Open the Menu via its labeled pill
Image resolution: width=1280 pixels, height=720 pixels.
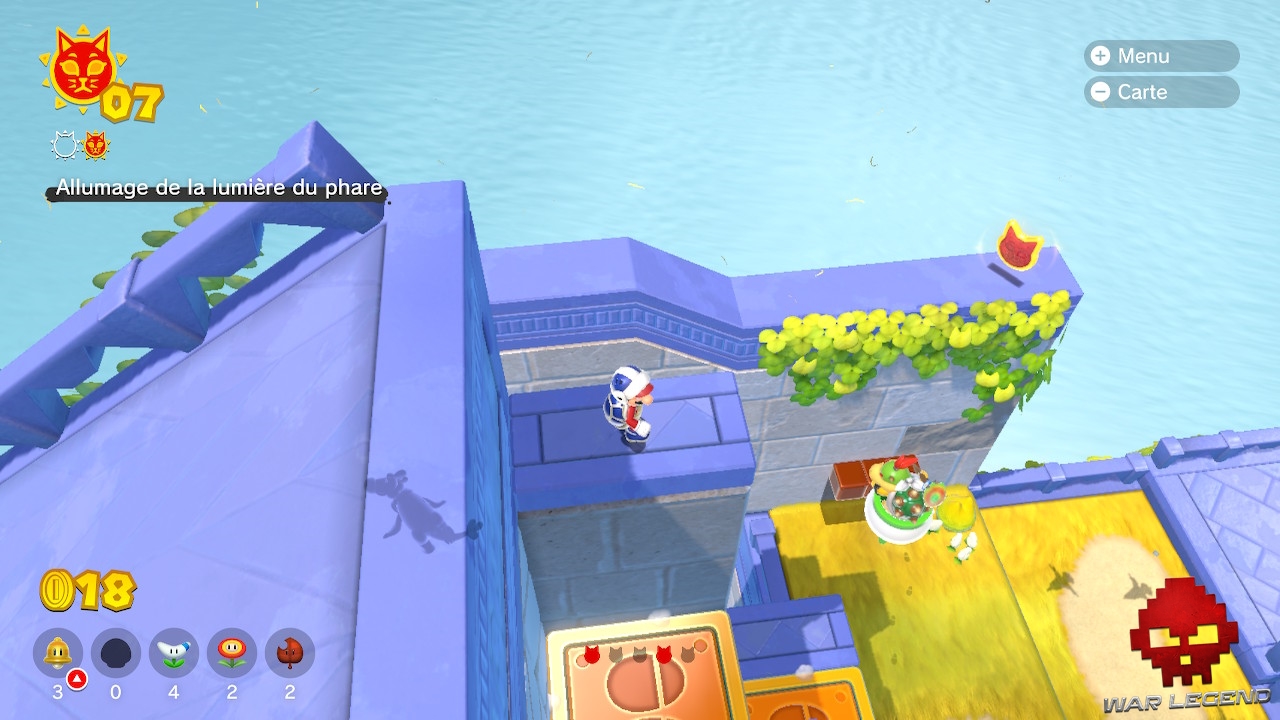pos(1160,56)
